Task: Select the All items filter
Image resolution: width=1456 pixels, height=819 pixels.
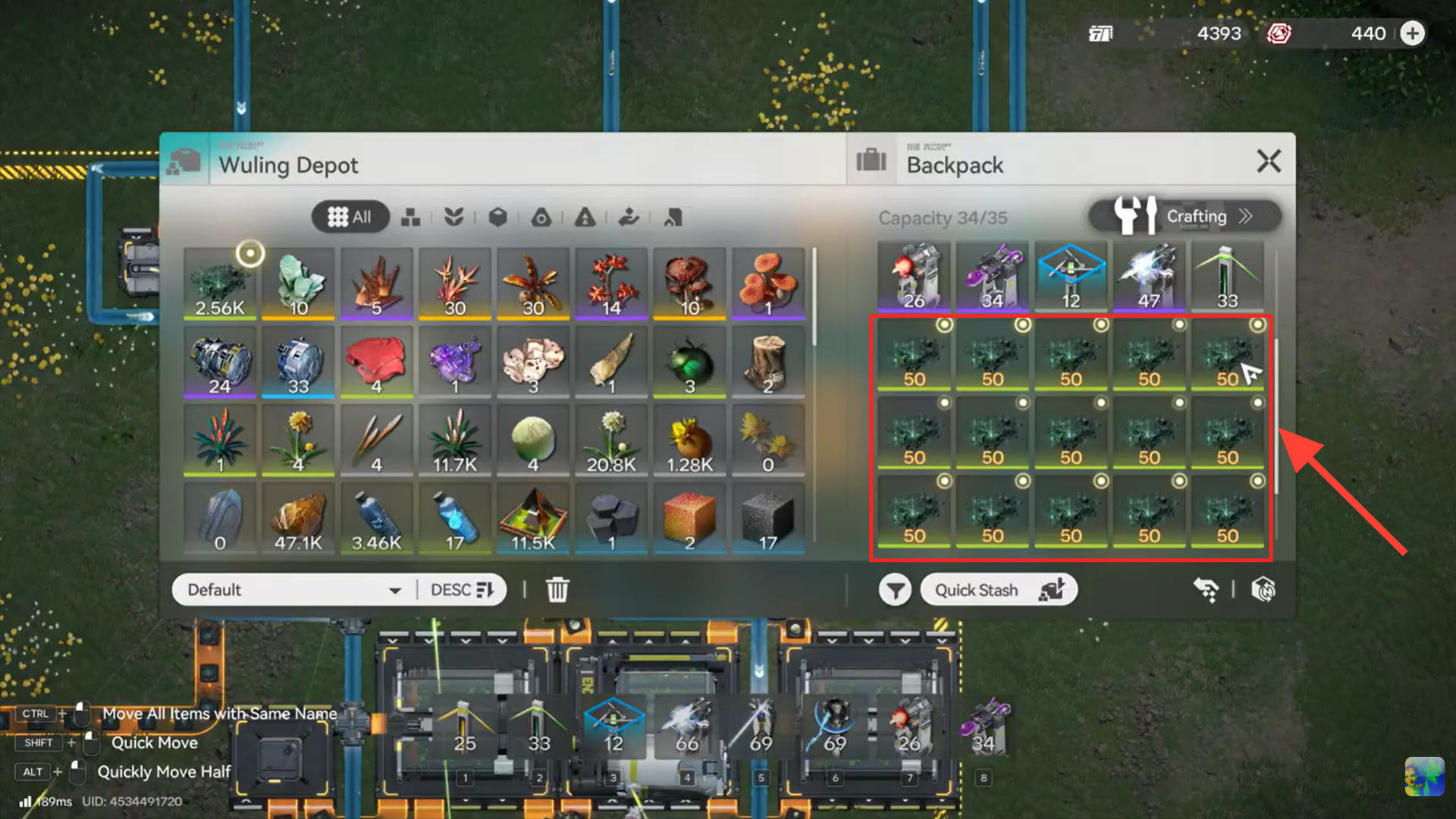Action: 350,217
